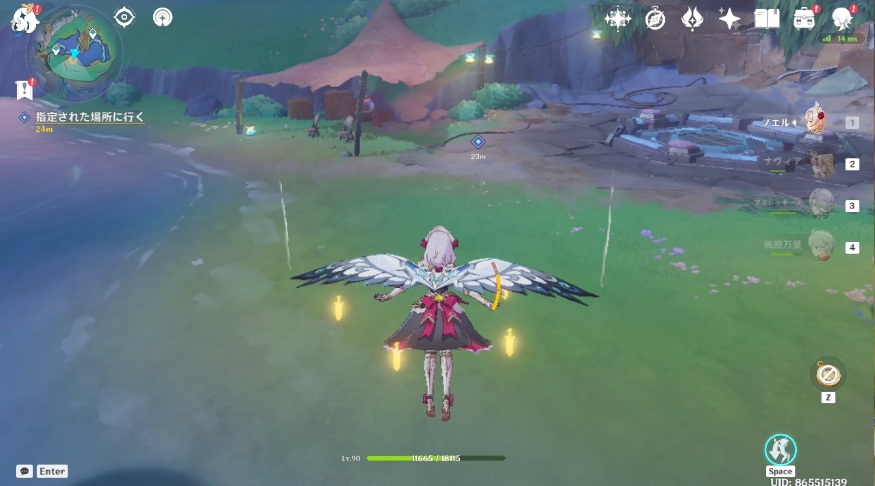This screenshot has width=875, height=486.
Task: Use the compass gadget above the Z key
Action: point(828,375)
